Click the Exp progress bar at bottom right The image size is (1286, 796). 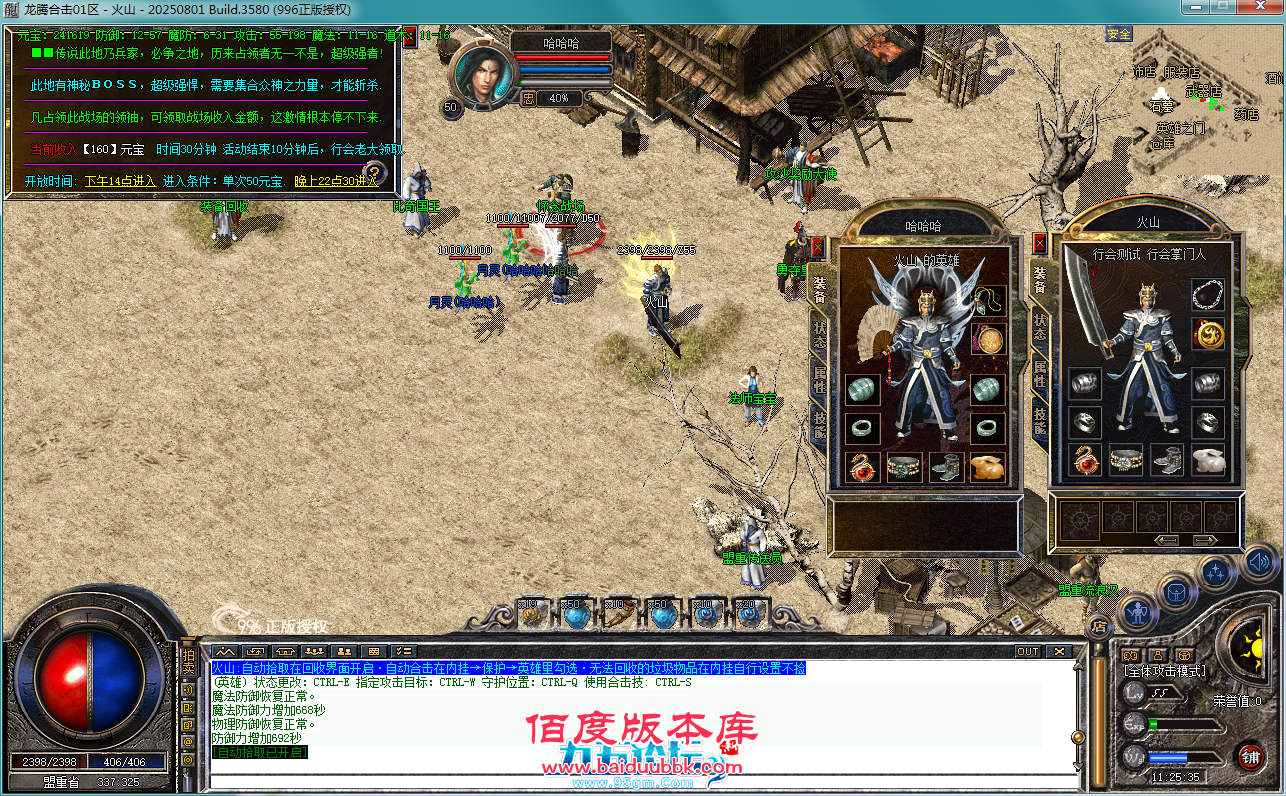1184,724
